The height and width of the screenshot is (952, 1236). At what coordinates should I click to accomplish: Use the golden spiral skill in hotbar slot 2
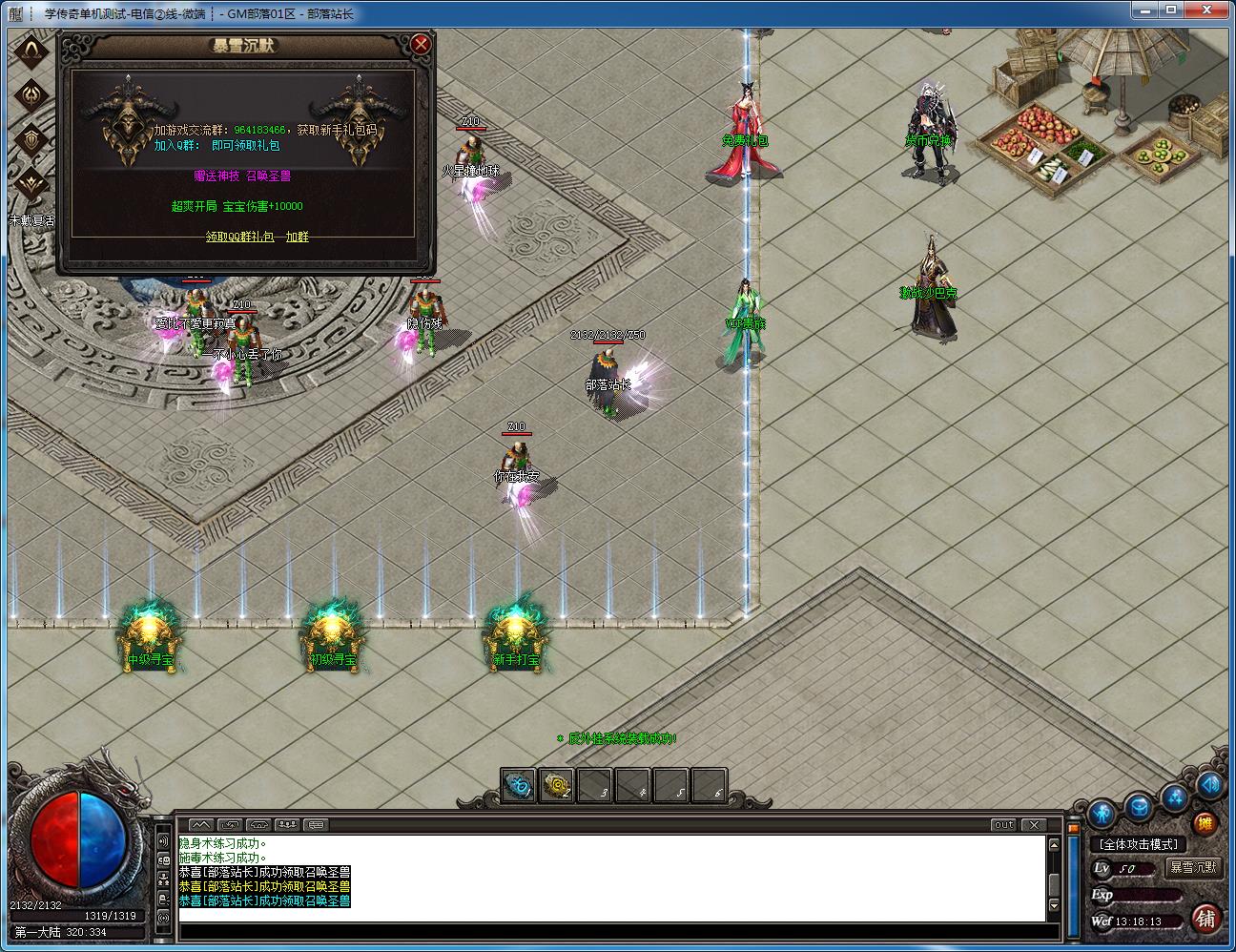coord(556,785)
